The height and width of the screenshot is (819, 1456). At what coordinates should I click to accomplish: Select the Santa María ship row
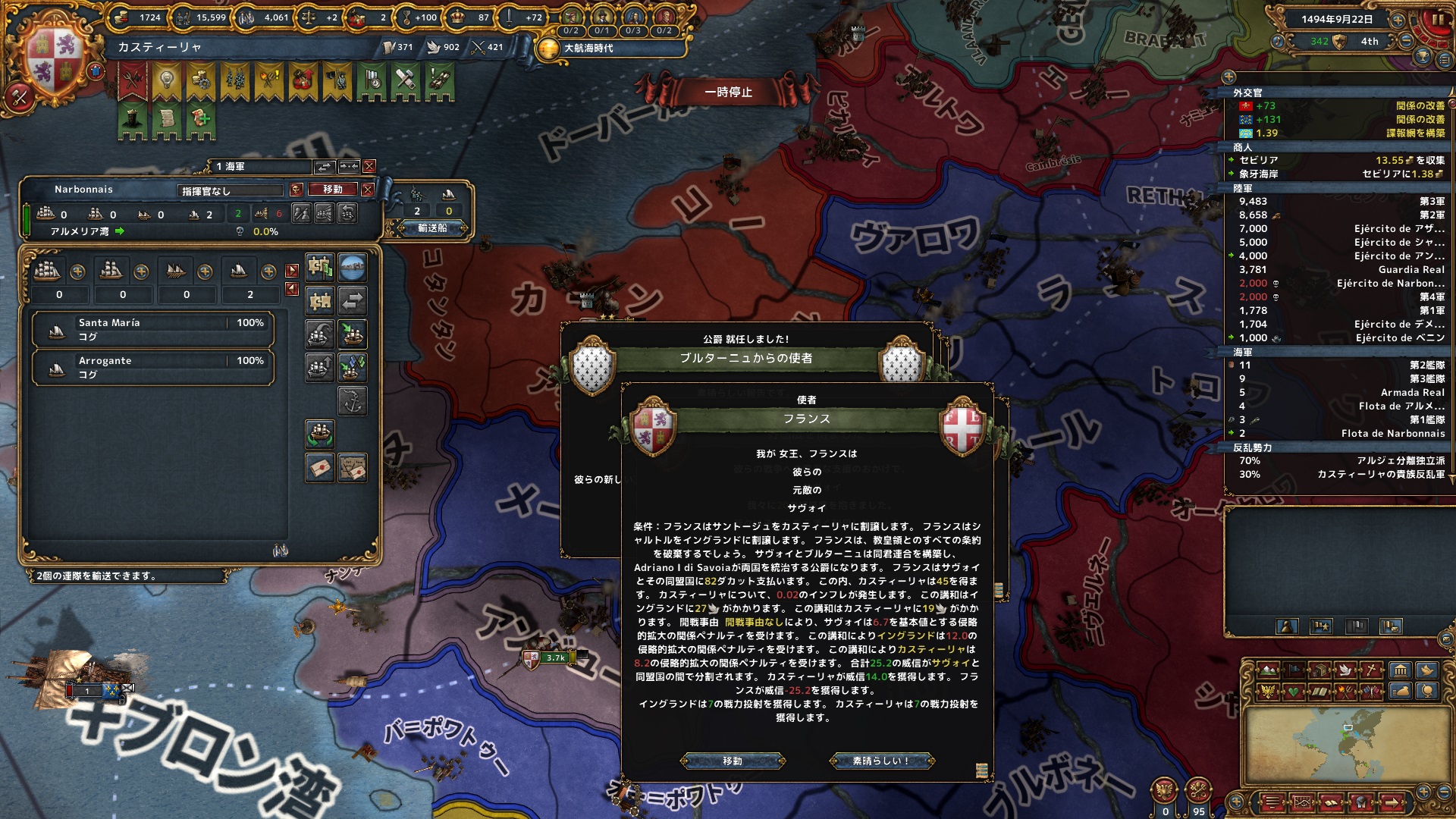pyautogui.click(x=152, y=329)
